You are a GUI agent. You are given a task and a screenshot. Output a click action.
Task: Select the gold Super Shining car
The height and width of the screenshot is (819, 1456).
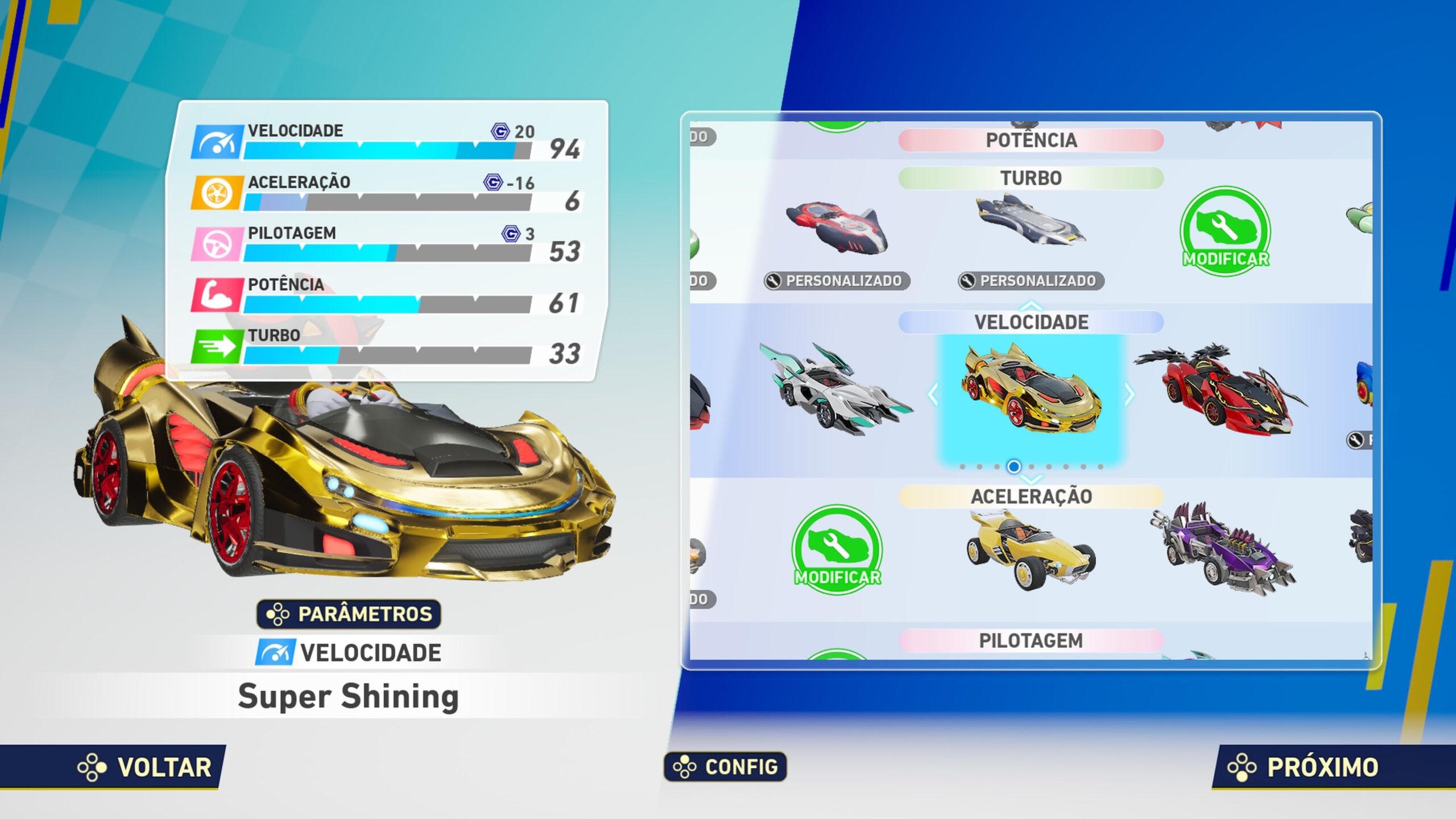point(1031,392)
